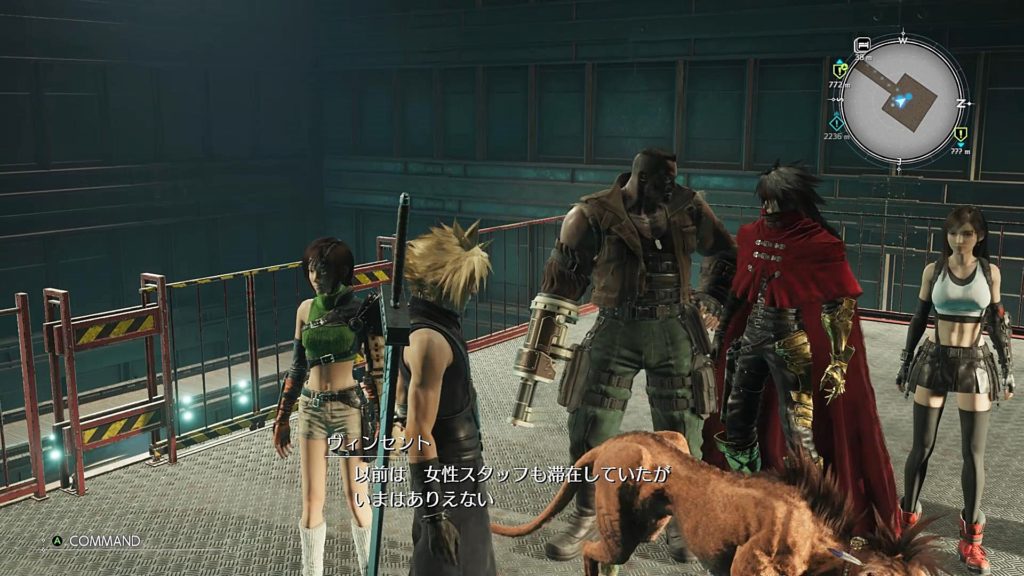1024x576 pixels.
Task: Select the yellow shield marker at 772 m
Action: click(840, 69)
